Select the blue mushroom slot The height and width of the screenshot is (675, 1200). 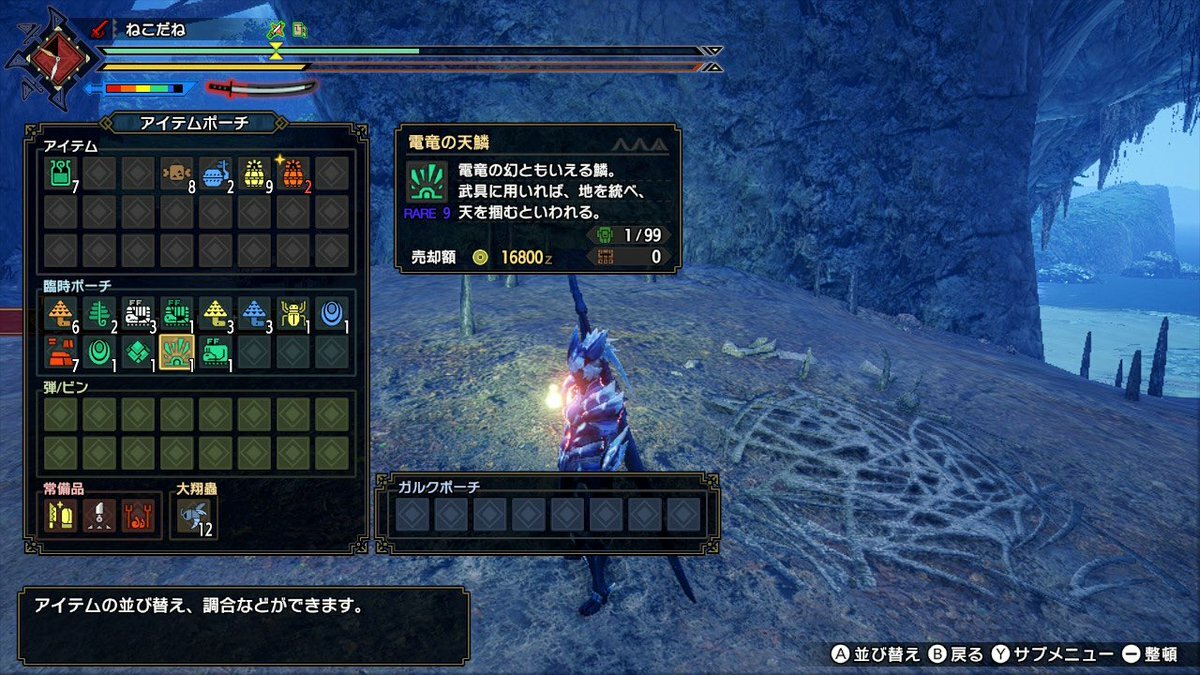coord(254,314)
